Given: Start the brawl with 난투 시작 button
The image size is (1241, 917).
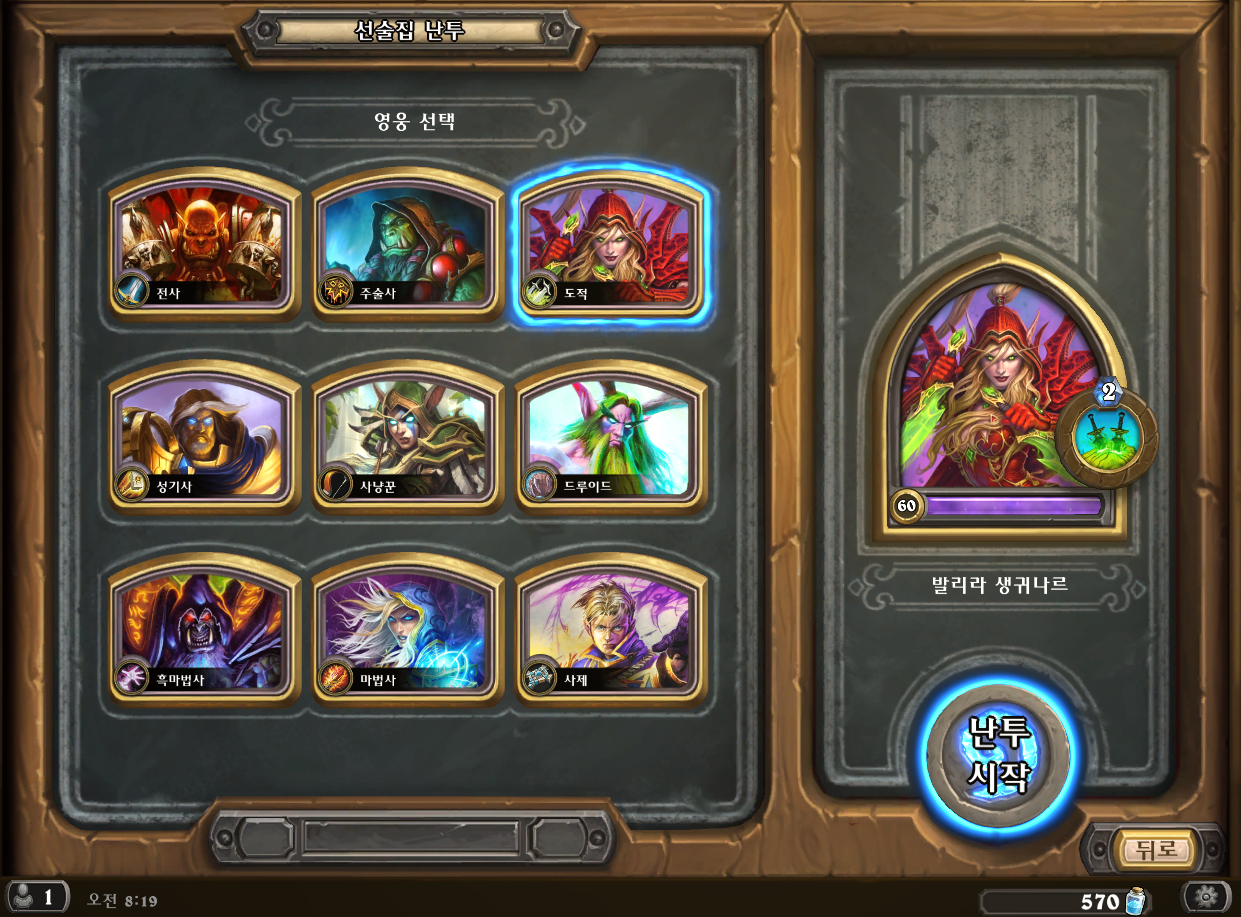Looking at the screenshot, I should click(x=998, y=757).
